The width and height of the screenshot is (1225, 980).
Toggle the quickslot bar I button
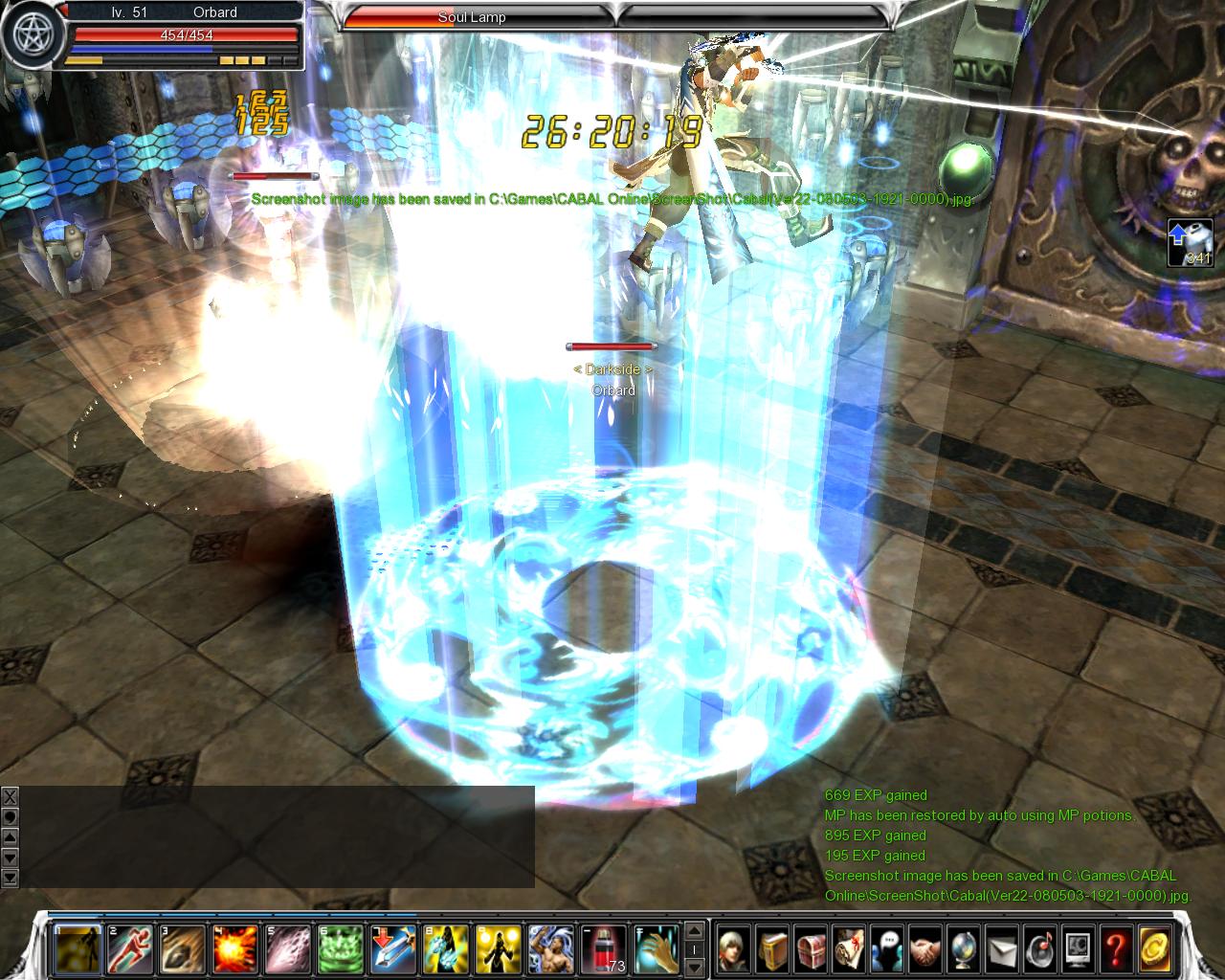pos(694,947)
